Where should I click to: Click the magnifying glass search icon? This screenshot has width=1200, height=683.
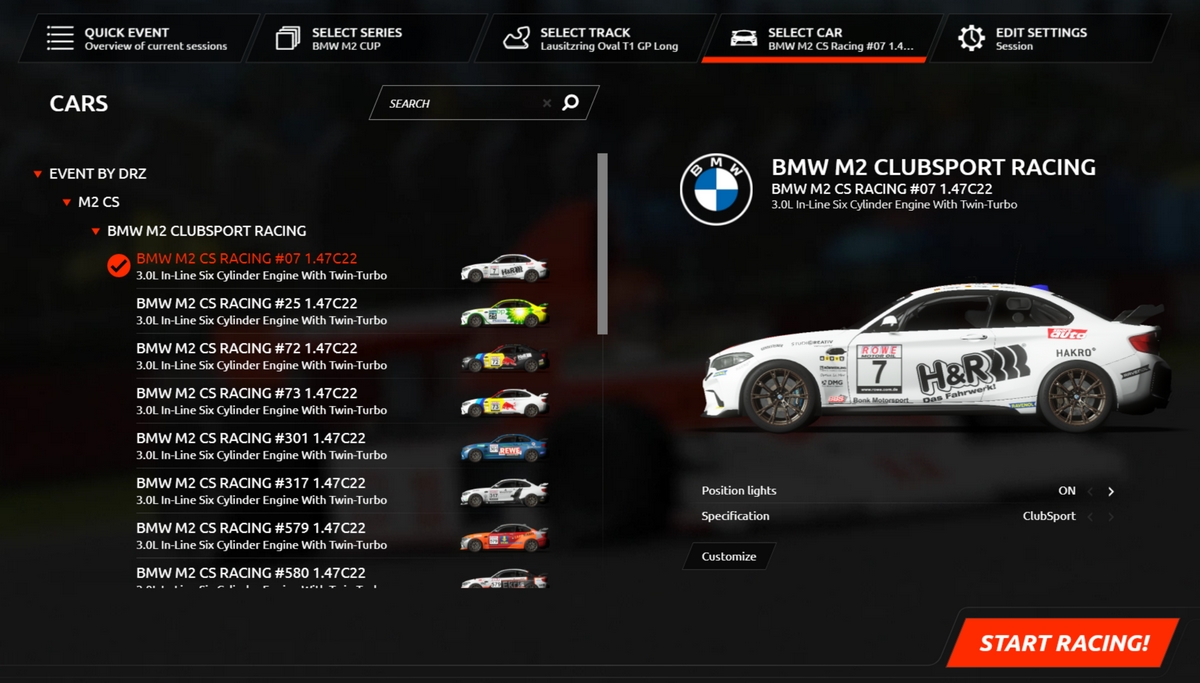point(571,102)
